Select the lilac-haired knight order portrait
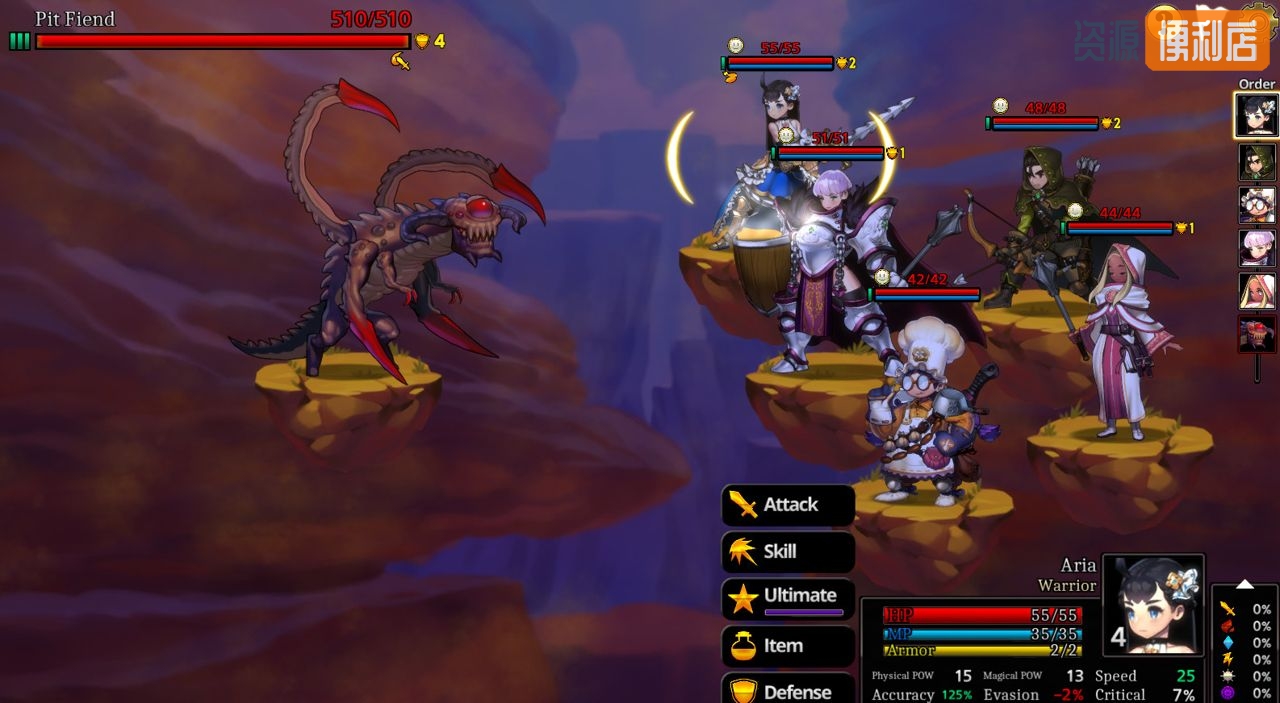The height and width of the screenshot is (703, 1280). [x=1257, y=248]
